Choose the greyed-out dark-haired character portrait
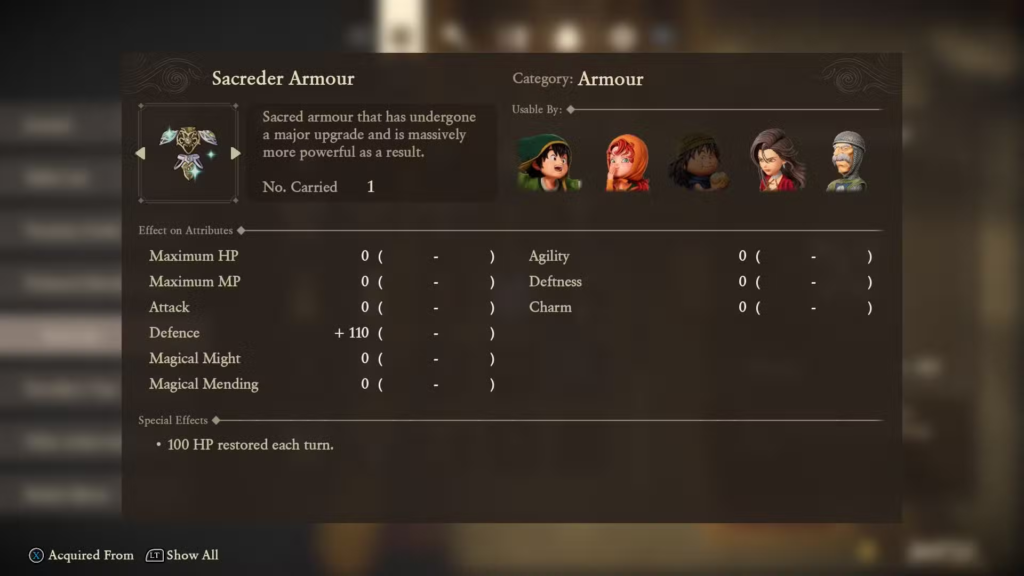1024x576 pixels. pos(698,162)
